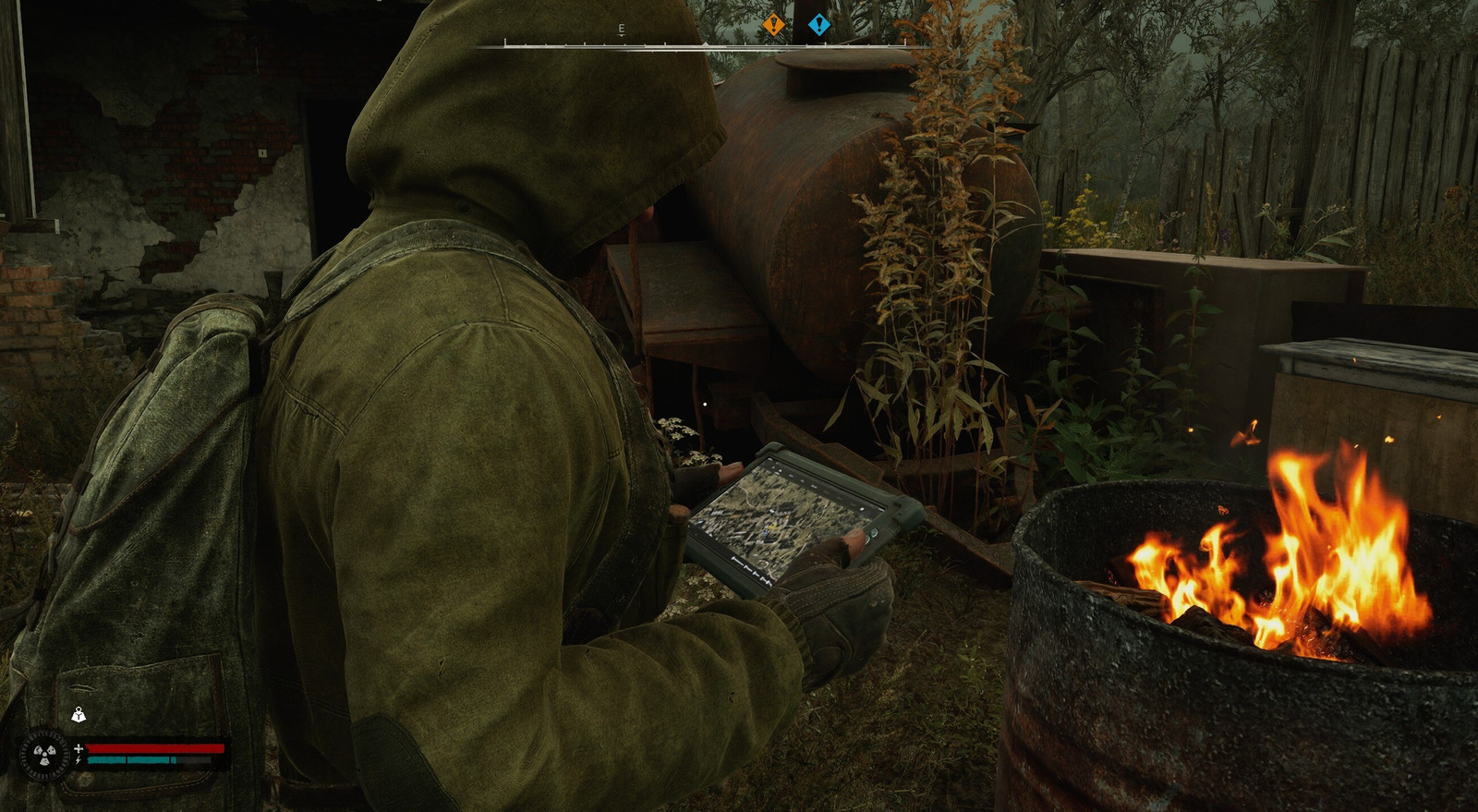Screen dimensions: 1478x812
Task: Select the blue player marker on the tablet map
Action: coord(766,533)
